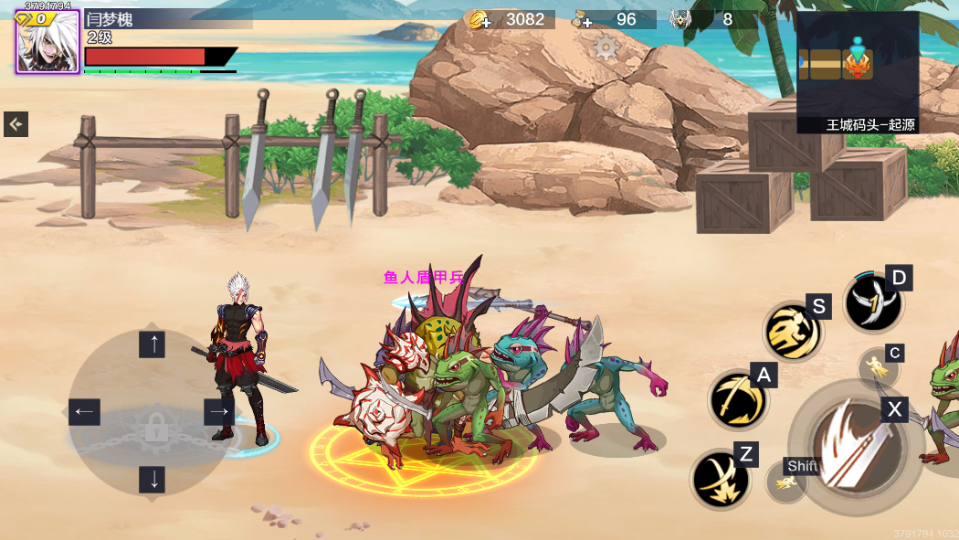The width and height of the screenshot is (959, 540).
Task: Activate the skill labeled D
Action: point(873,302)
